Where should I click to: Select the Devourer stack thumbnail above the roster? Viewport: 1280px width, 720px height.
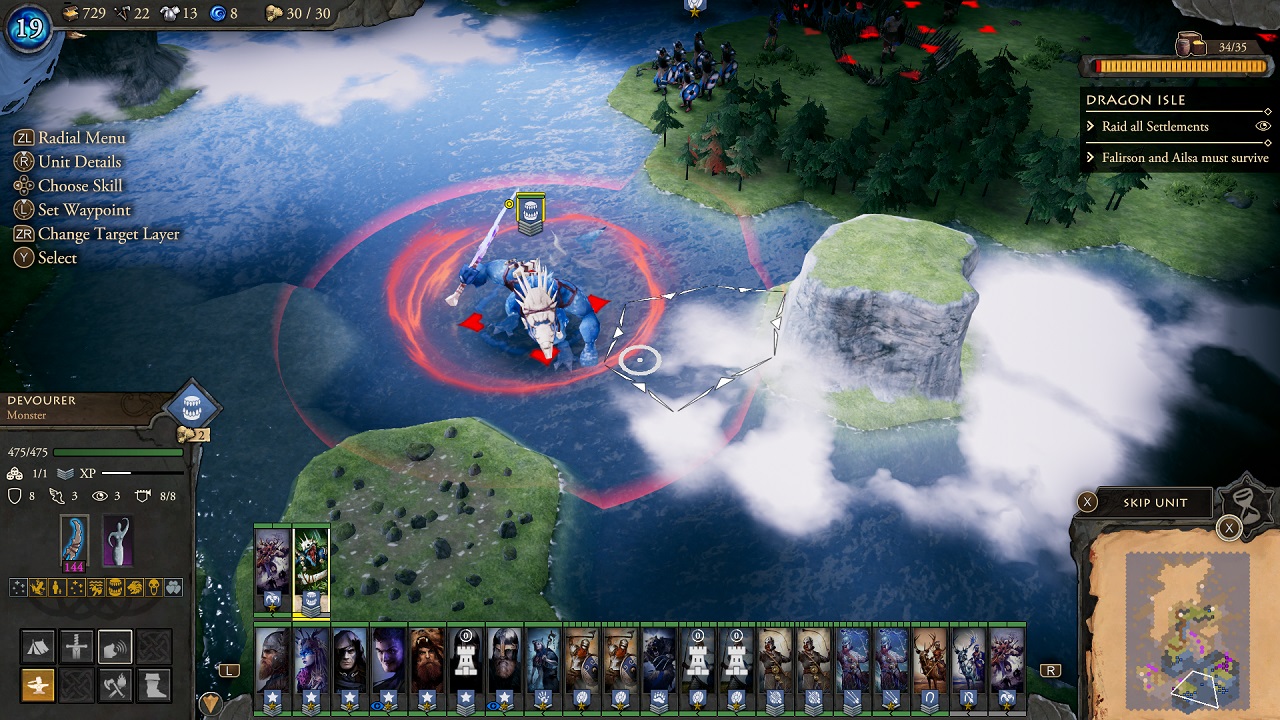pos(310,565)
